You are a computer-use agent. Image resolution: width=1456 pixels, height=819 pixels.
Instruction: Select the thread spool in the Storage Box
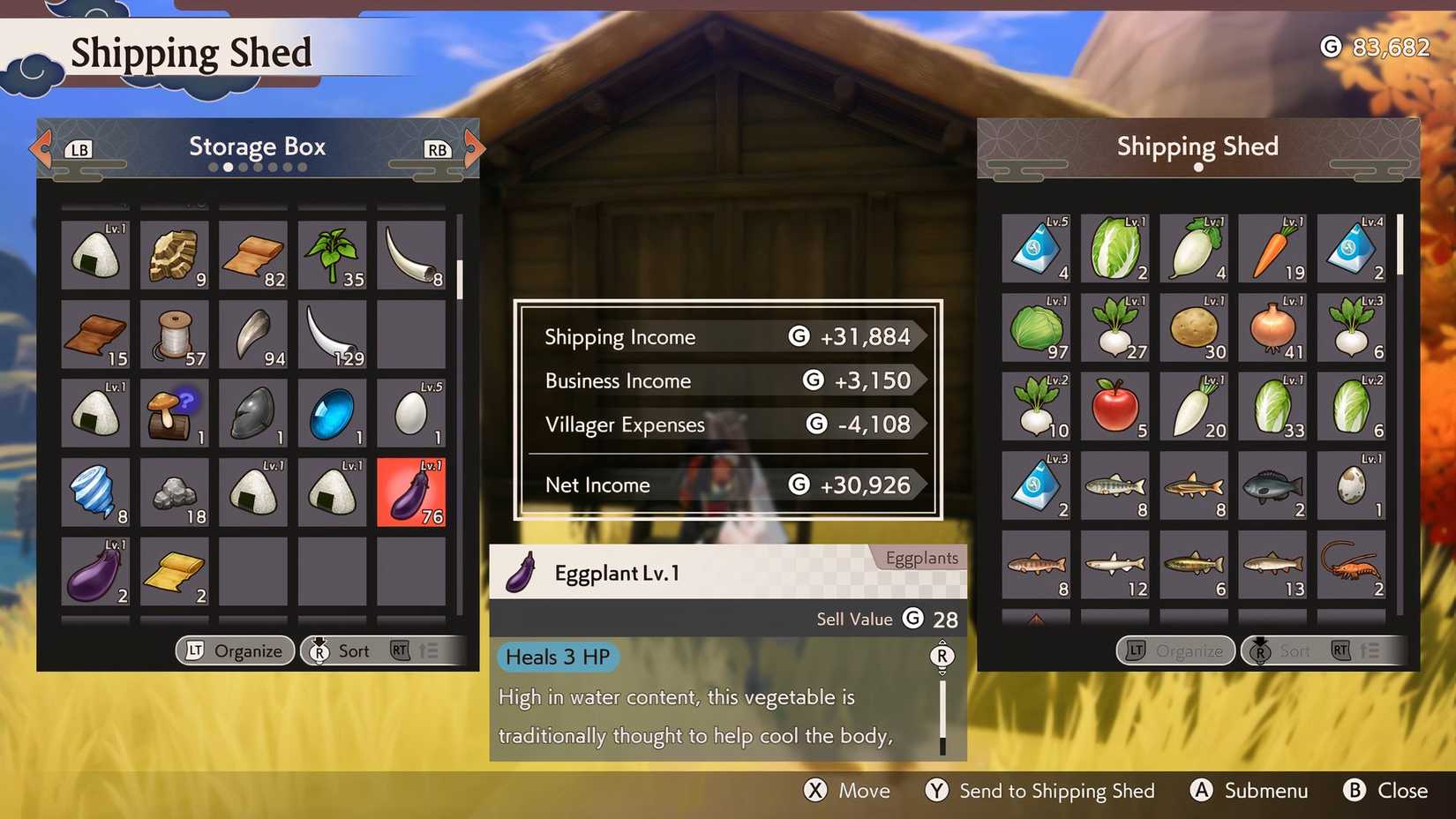pos(174,333)
